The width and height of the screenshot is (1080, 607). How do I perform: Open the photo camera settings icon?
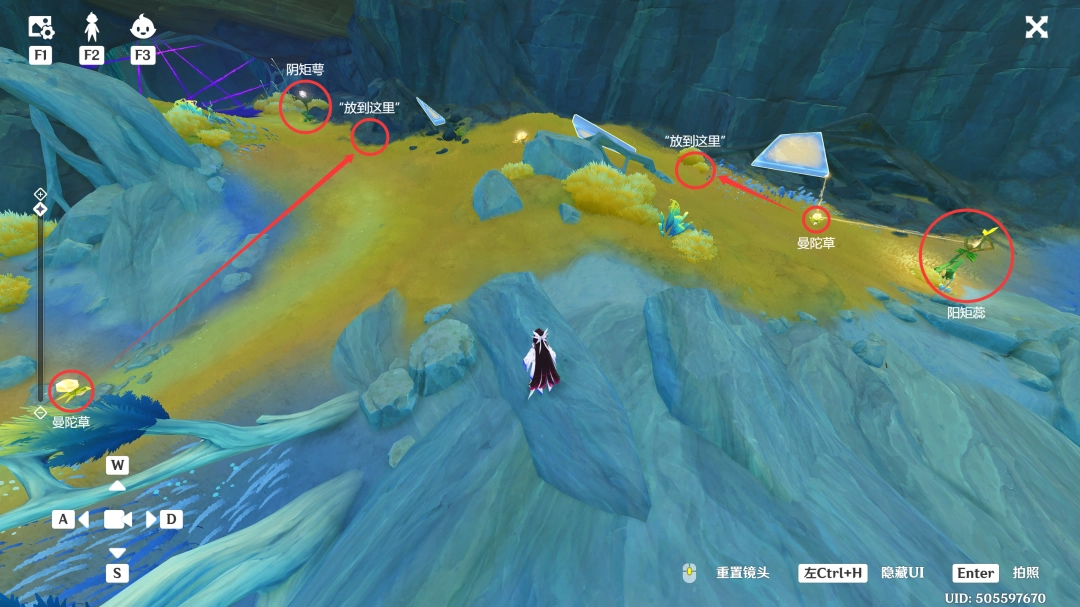[x=40, y=27]
